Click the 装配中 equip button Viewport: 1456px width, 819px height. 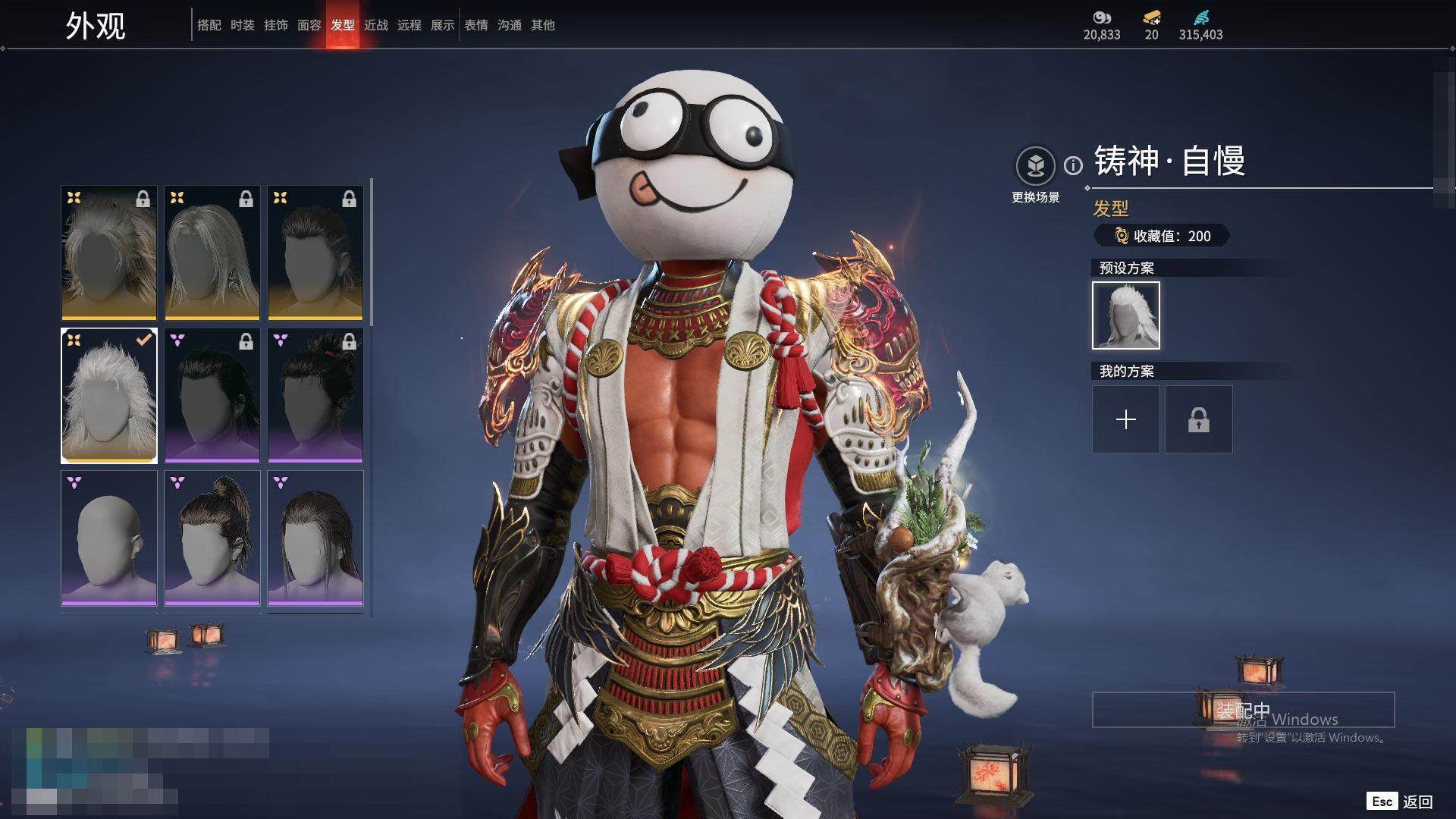[1243, 710]
